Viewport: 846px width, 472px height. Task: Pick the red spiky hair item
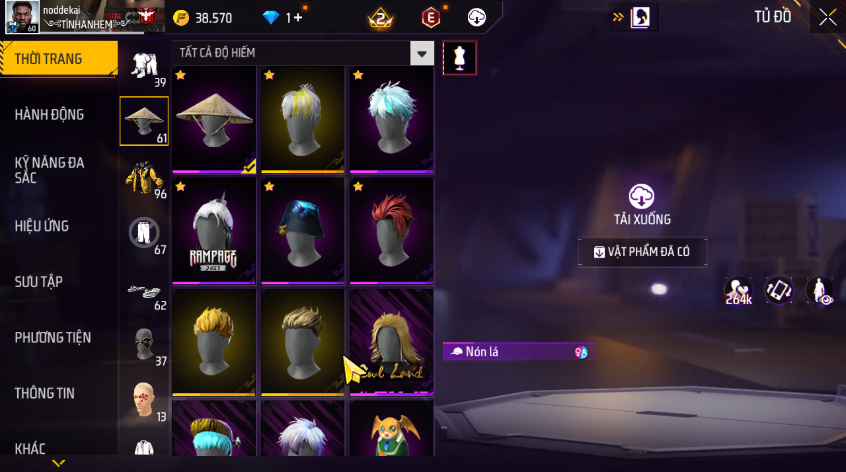[x=391, y=230]
